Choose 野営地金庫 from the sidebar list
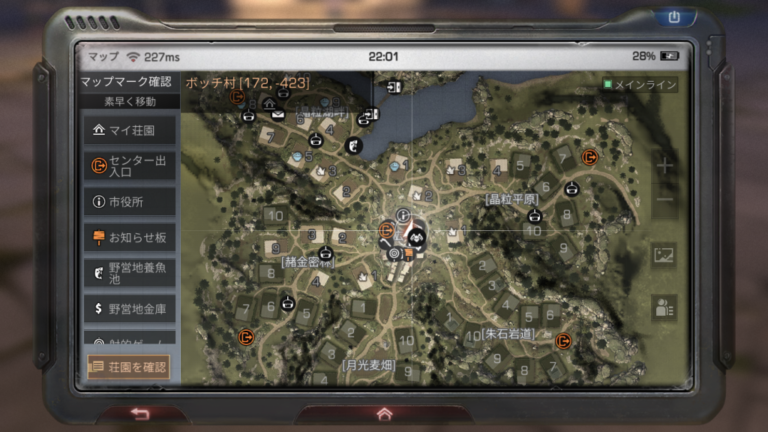This screenshot has width=768, height=432. point(129,308)
